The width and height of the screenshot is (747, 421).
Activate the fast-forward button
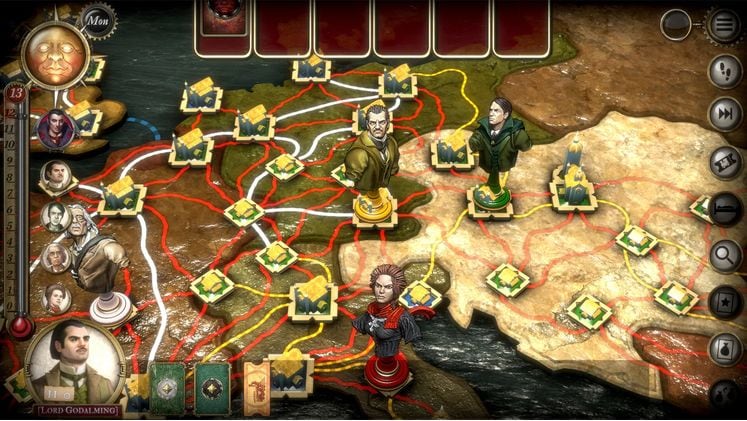click(725, 114)
